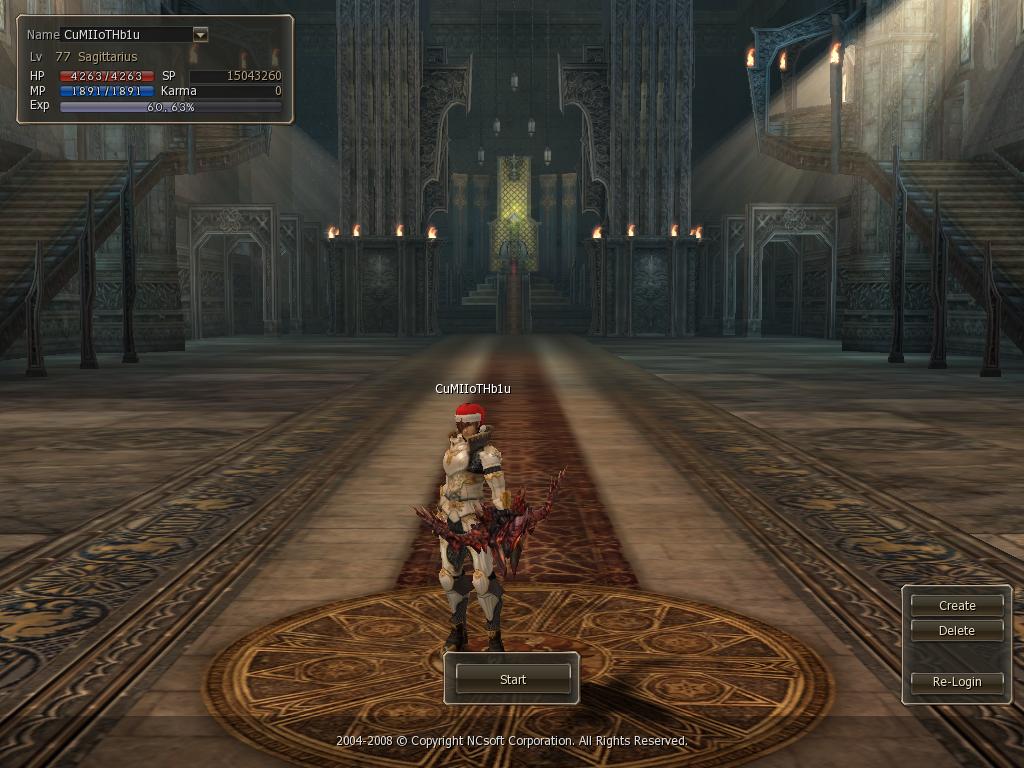Image resolution: width=1024 pixels, height=768 pixels.
Task: Create a new character
Action: [957, 605]
